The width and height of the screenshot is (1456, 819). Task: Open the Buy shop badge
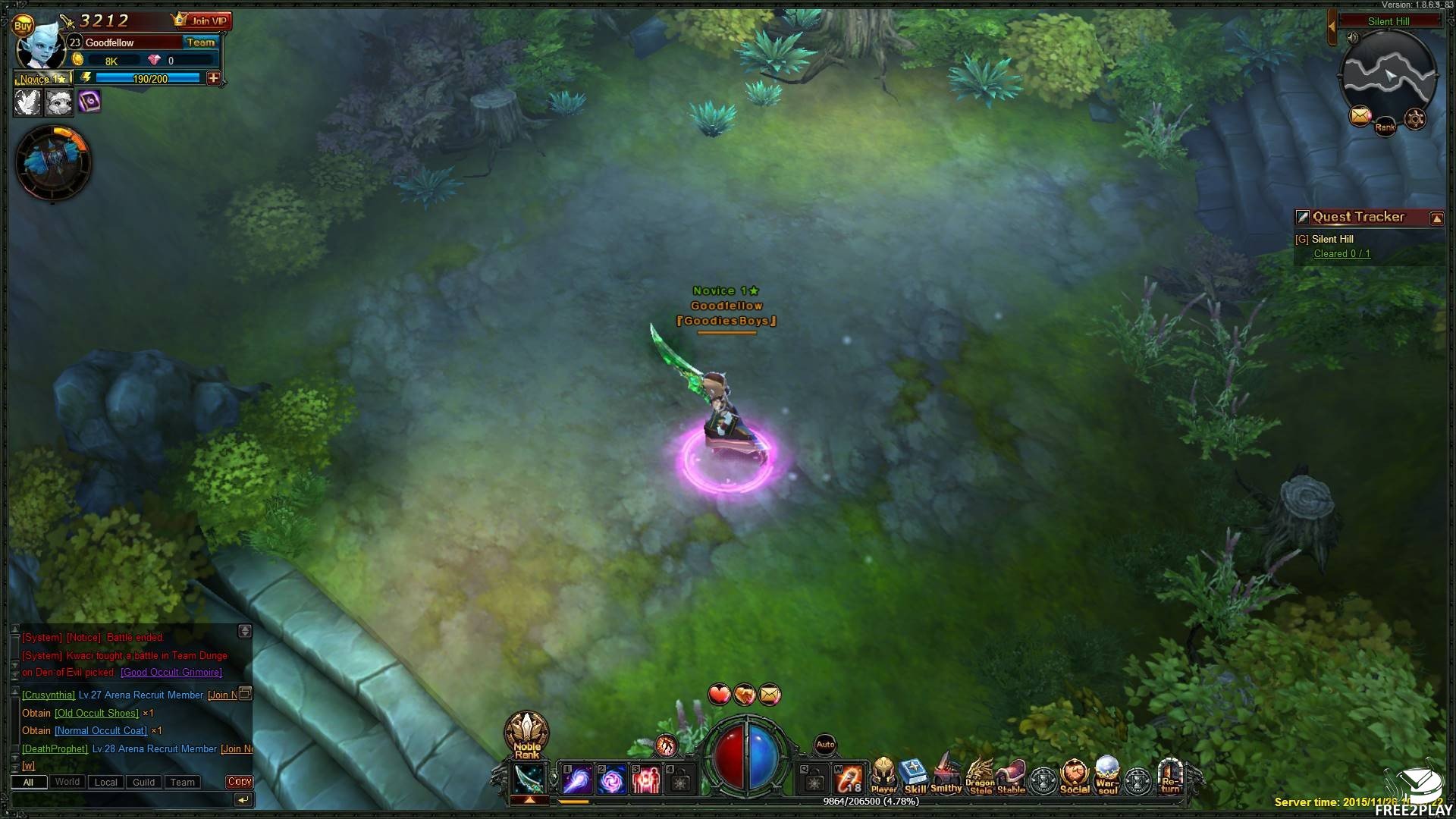pos(23,26)
